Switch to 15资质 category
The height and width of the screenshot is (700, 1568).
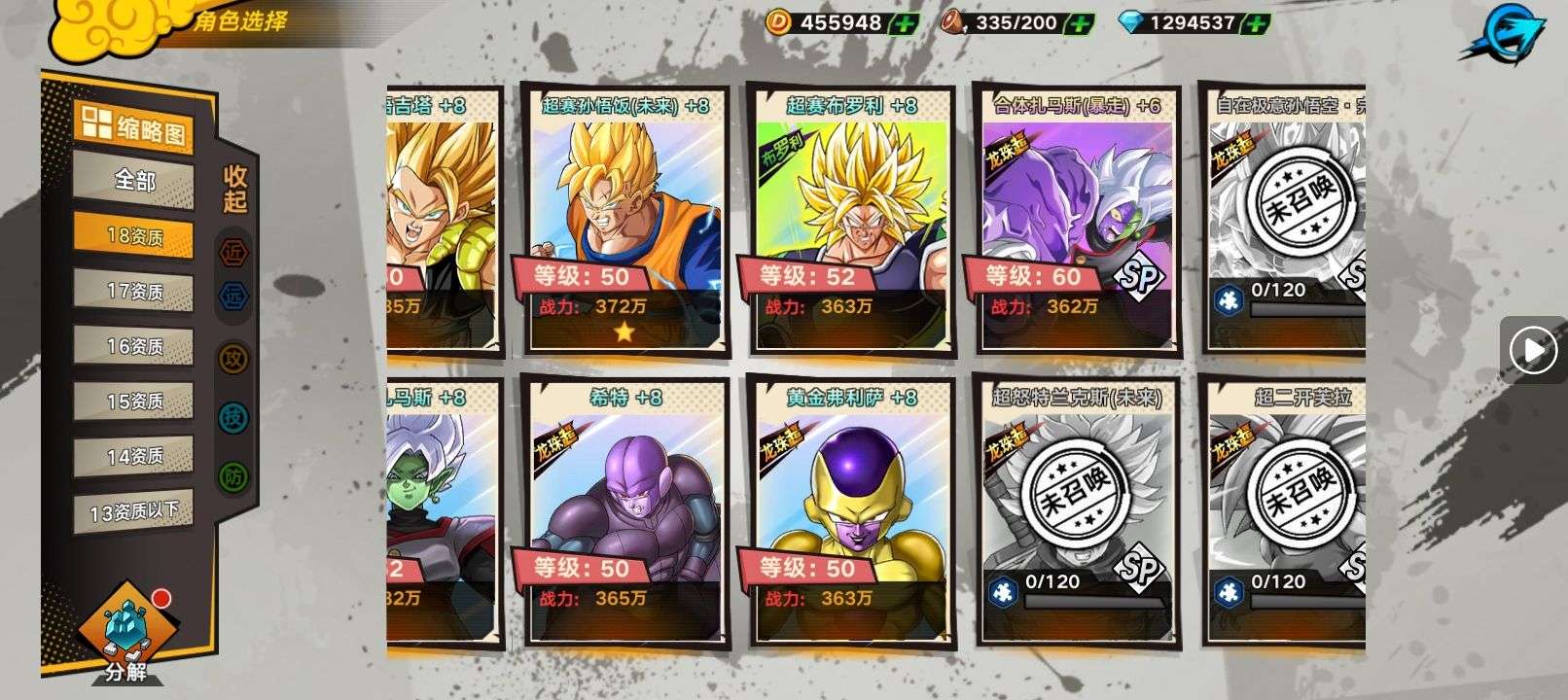pos(133,401)
